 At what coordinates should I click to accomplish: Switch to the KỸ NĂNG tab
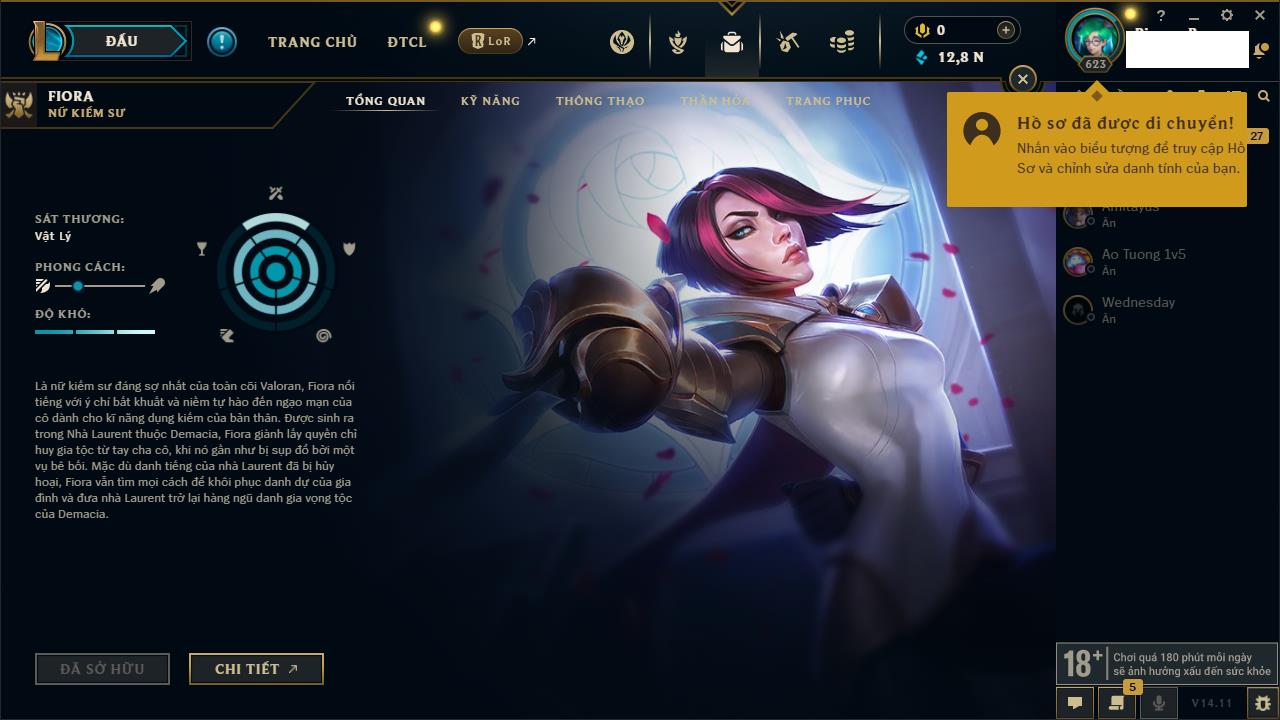(x=490, y=101)
